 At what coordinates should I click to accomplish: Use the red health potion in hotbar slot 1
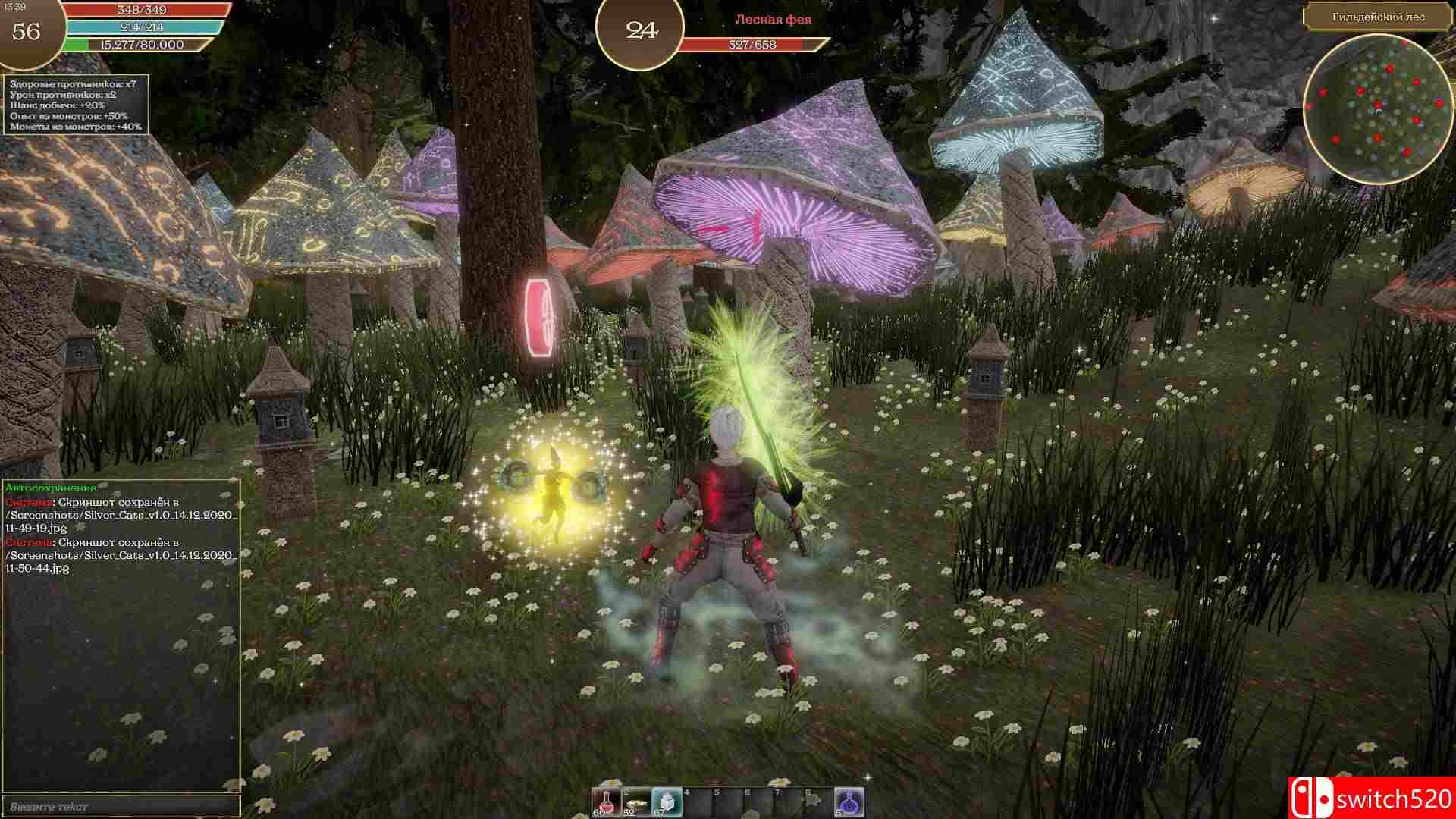[606, 802]
